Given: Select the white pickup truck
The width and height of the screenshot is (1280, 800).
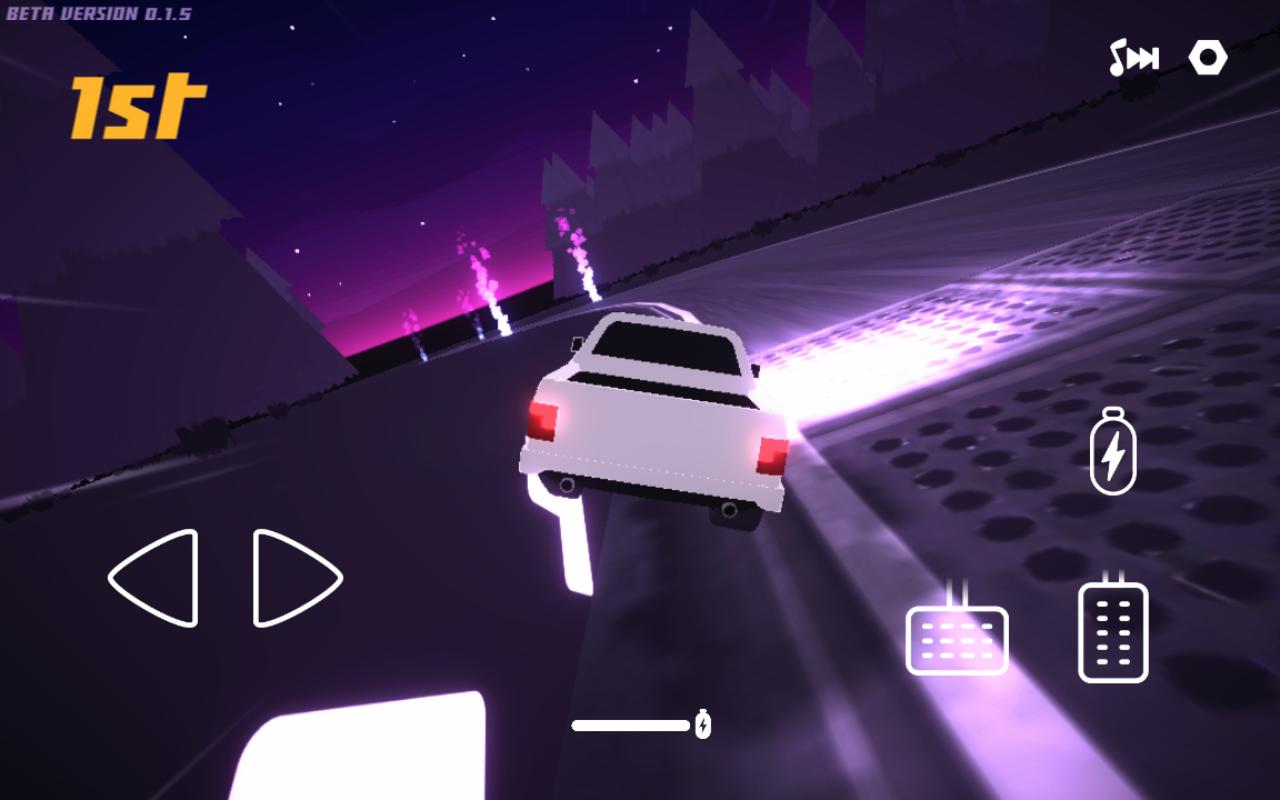Looking at the screenshot, I should pyautogui.click(x=650, y=420).
